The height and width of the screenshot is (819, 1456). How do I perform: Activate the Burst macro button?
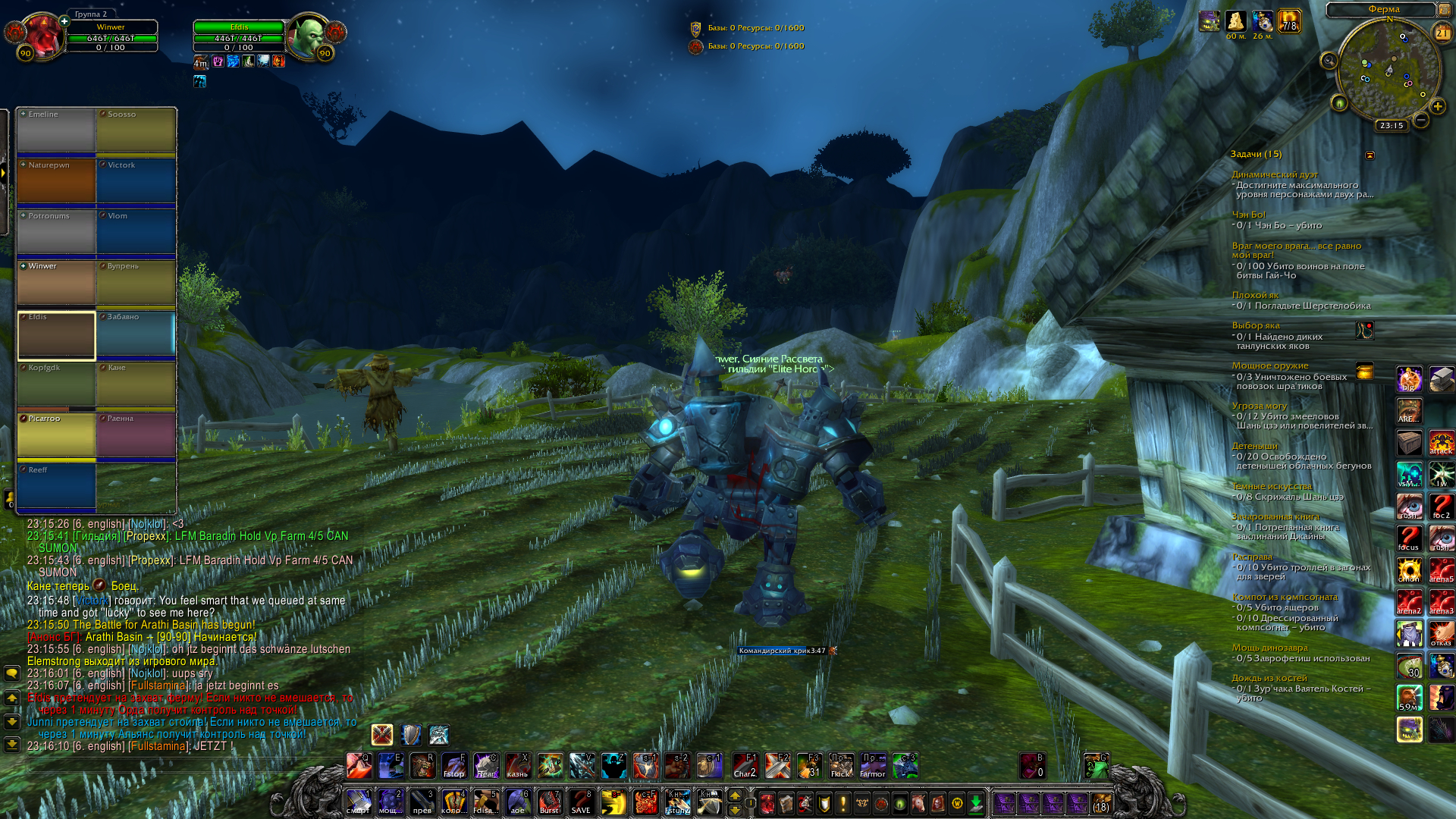(549, 802)
